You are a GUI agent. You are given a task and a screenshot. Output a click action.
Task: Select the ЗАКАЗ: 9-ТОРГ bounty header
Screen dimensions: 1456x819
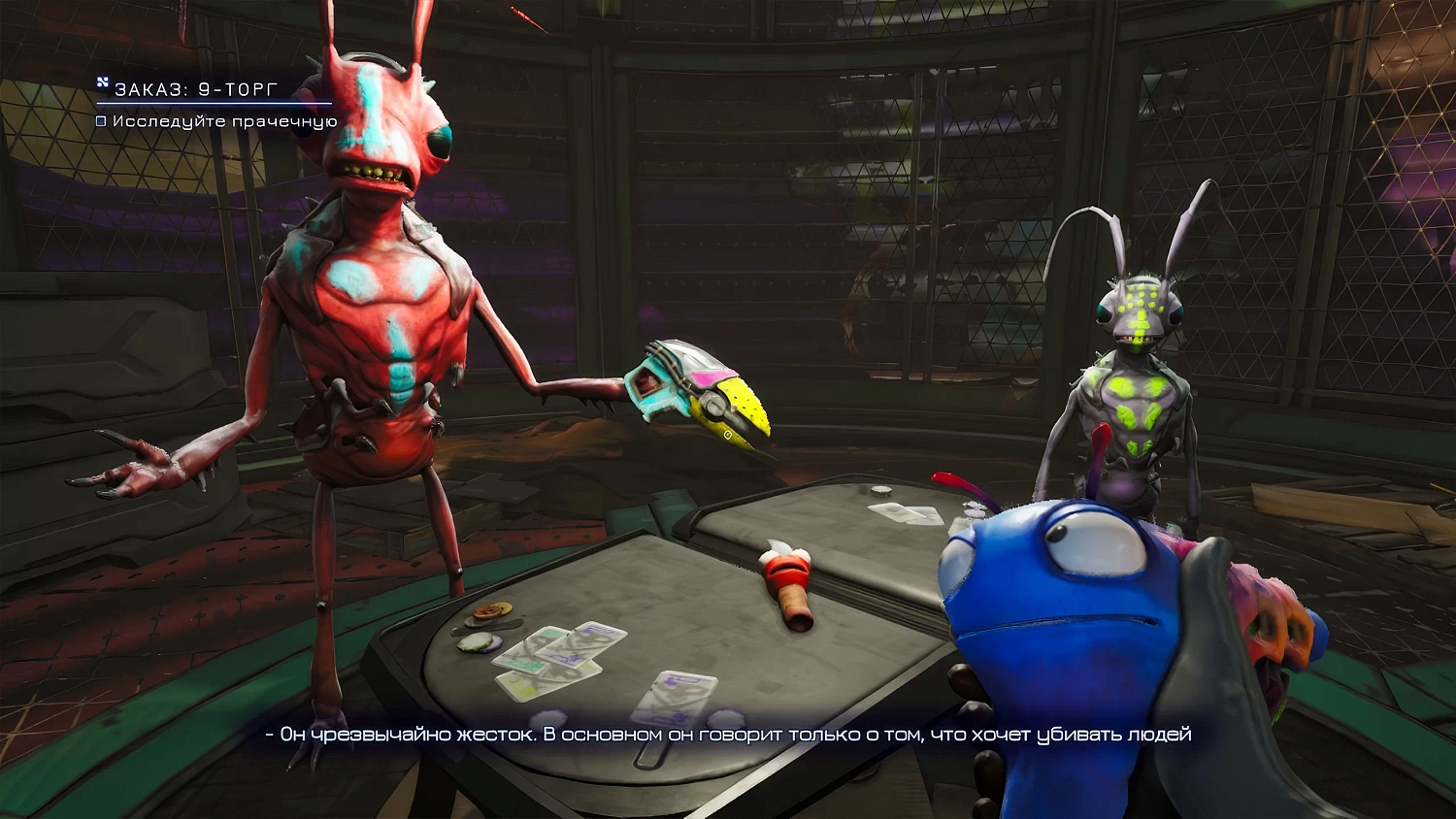pyautogui.click(x=196, y=89)
